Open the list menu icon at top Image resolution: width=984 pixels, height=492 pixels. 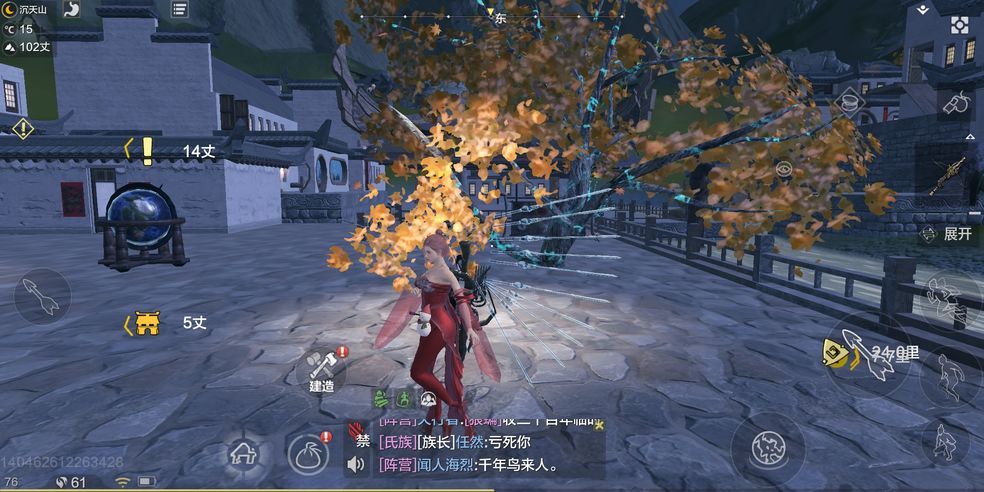click(180, 9)
